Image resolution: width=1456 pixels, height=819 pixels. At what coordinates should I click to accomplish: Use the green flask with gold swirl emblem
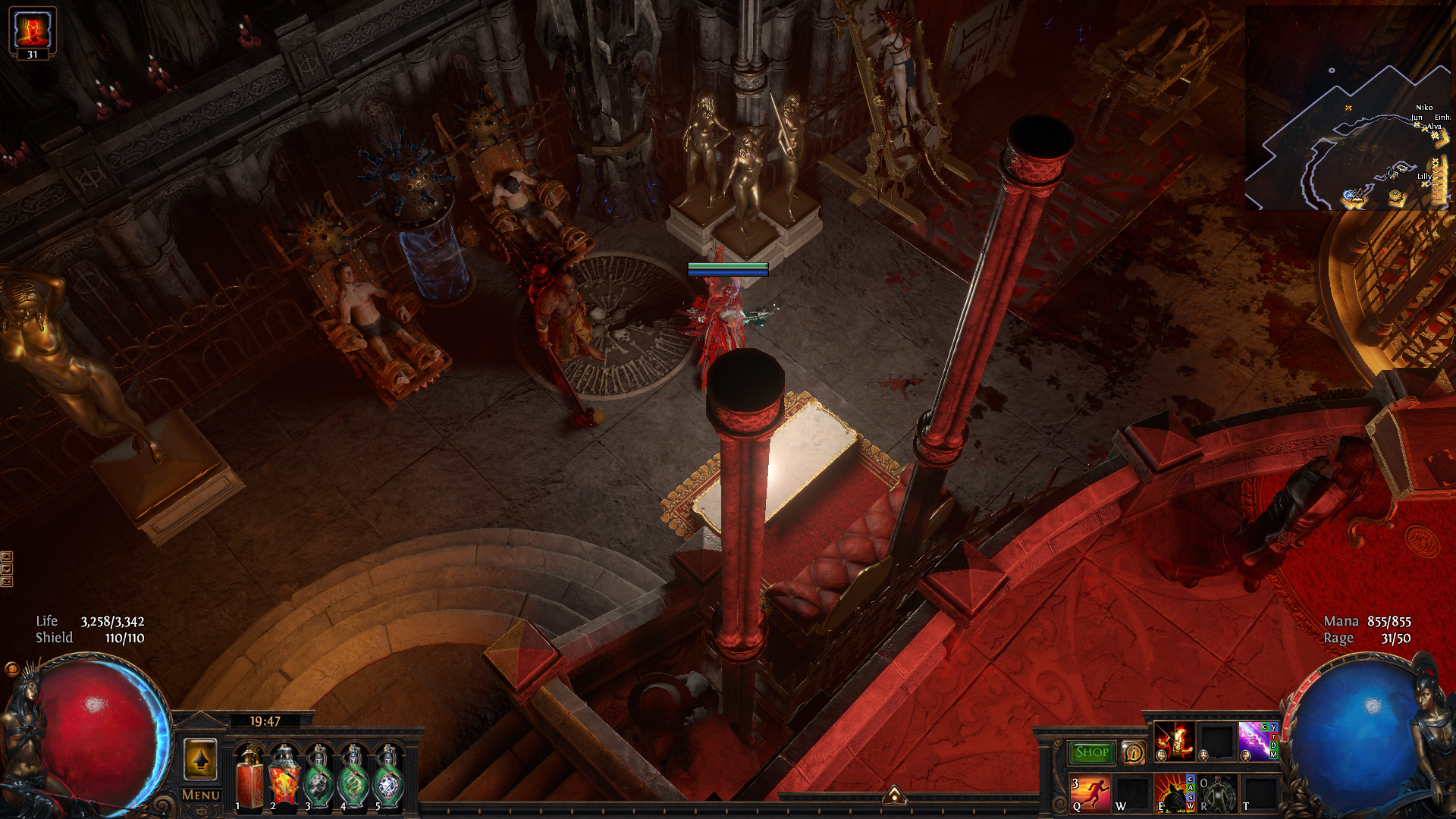click(354, 779)
